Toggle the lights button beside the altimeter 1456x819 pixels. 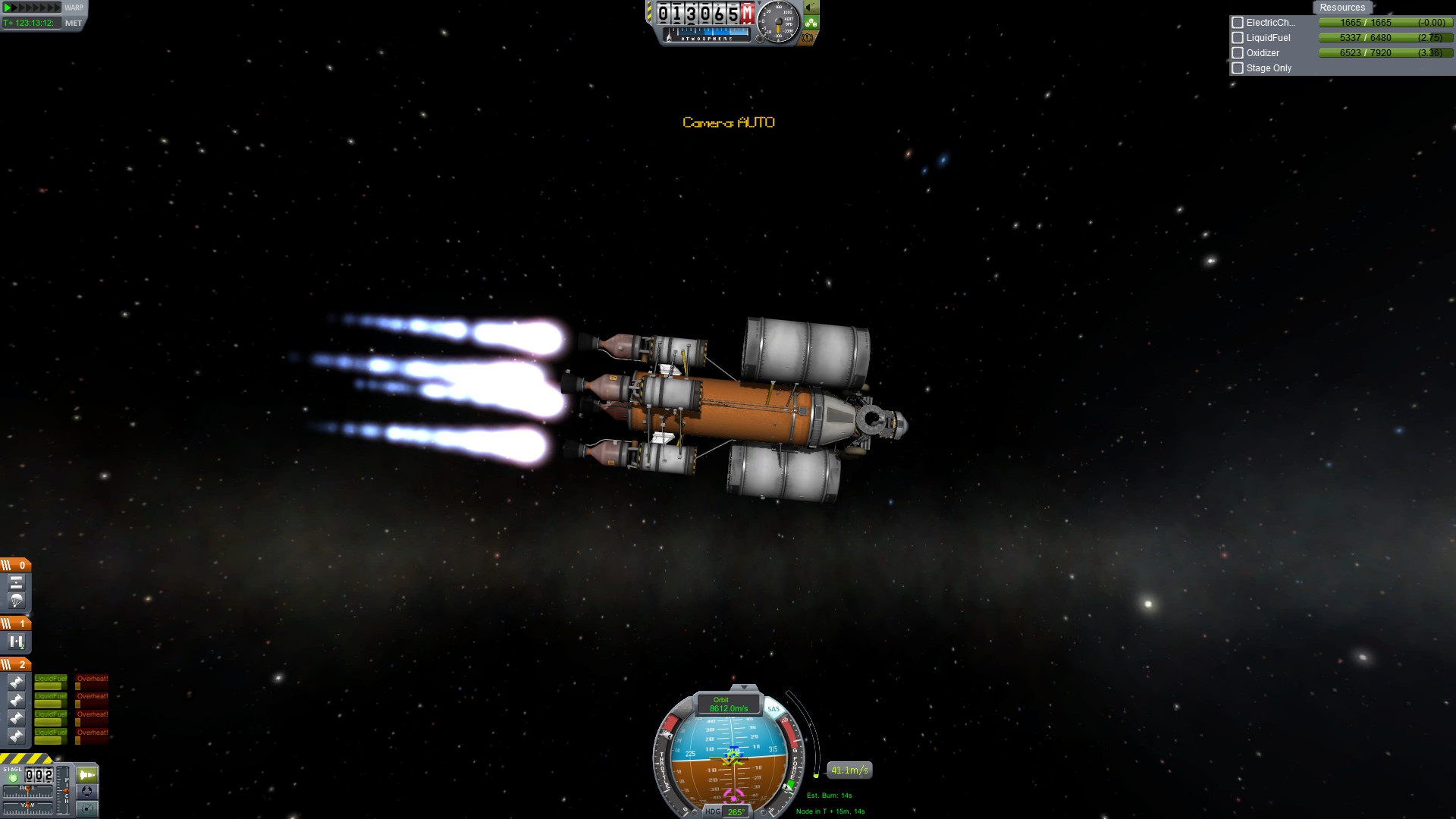point(811,8)
